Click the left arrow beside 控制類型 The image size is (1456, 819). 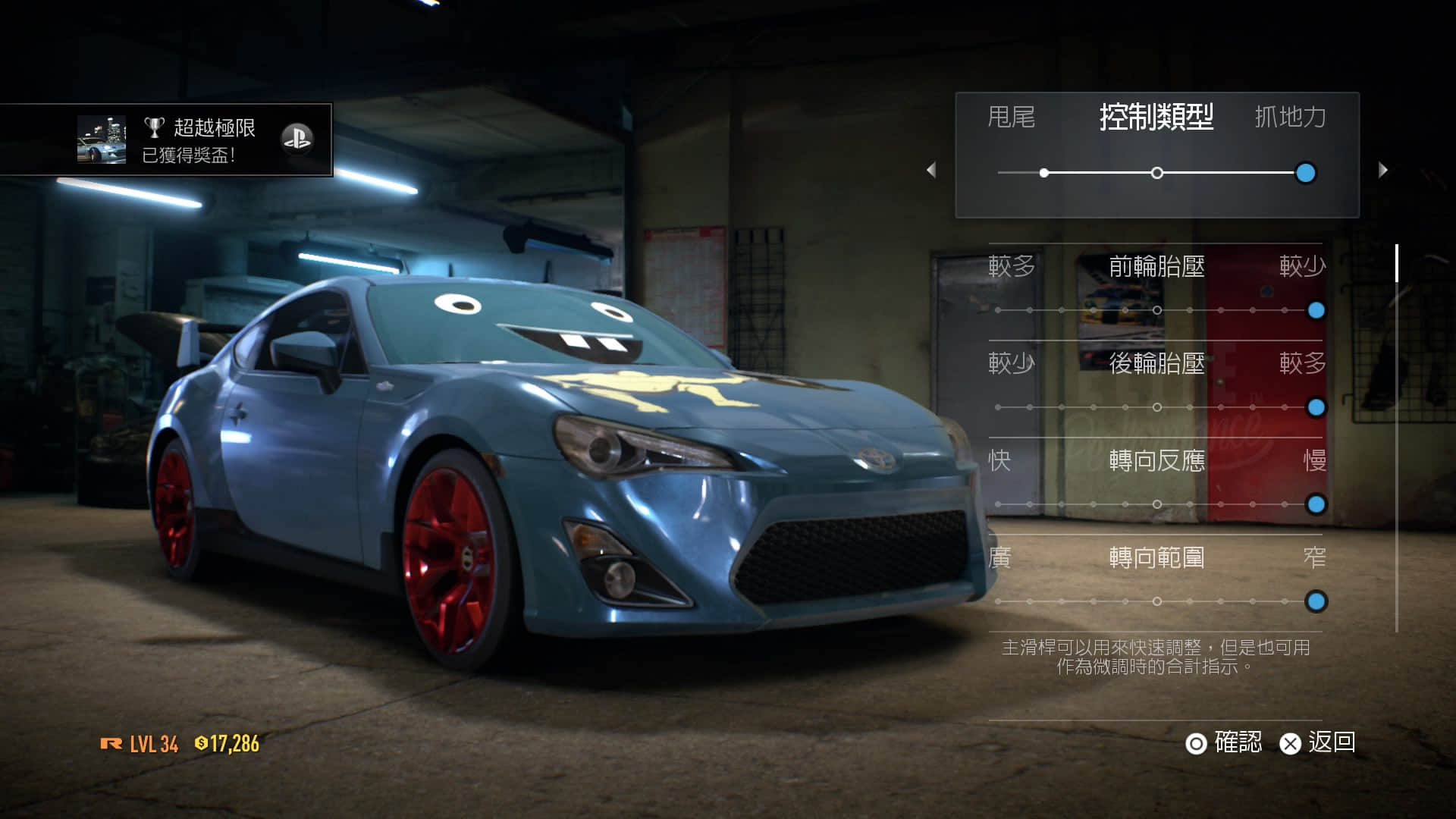(x=931, y=170)
